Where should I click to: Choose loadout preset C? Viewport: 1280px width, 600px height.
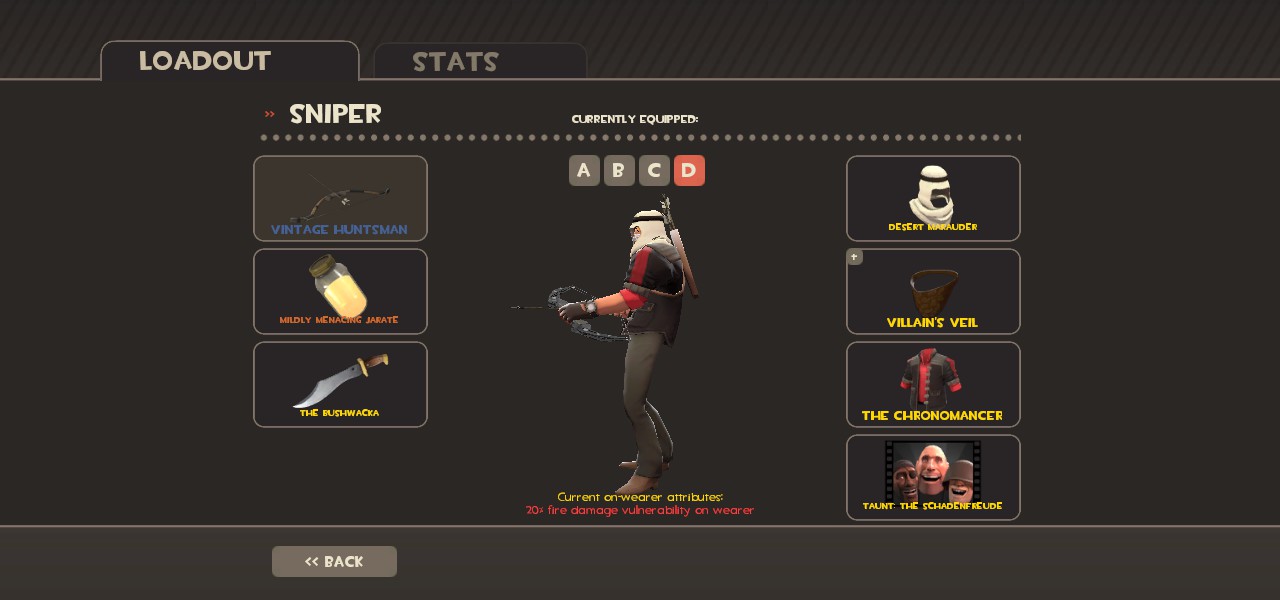click(x=654, y=171)
